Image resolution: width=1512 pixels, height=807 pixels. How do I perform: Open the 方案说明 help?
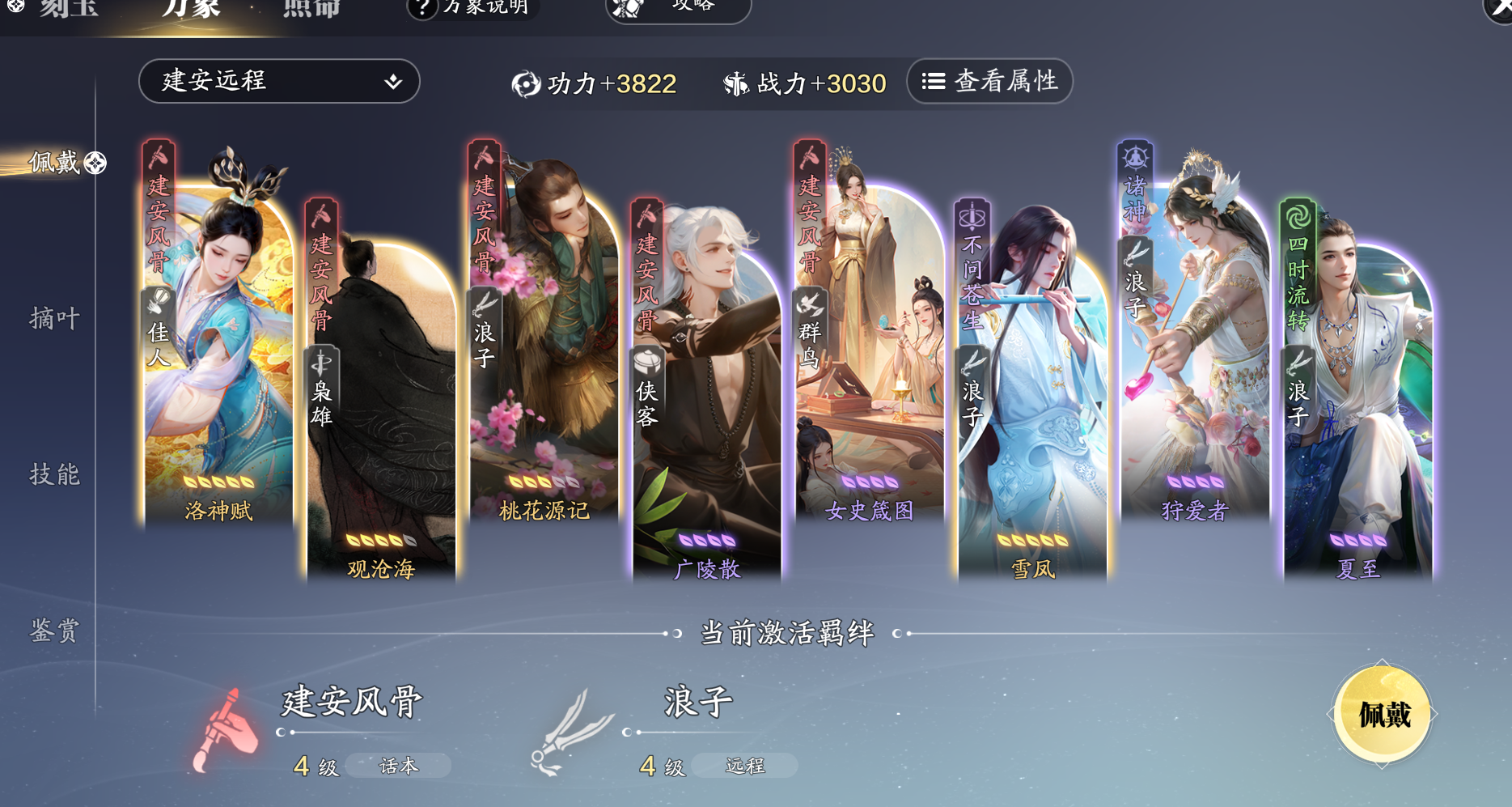[472, 8]
